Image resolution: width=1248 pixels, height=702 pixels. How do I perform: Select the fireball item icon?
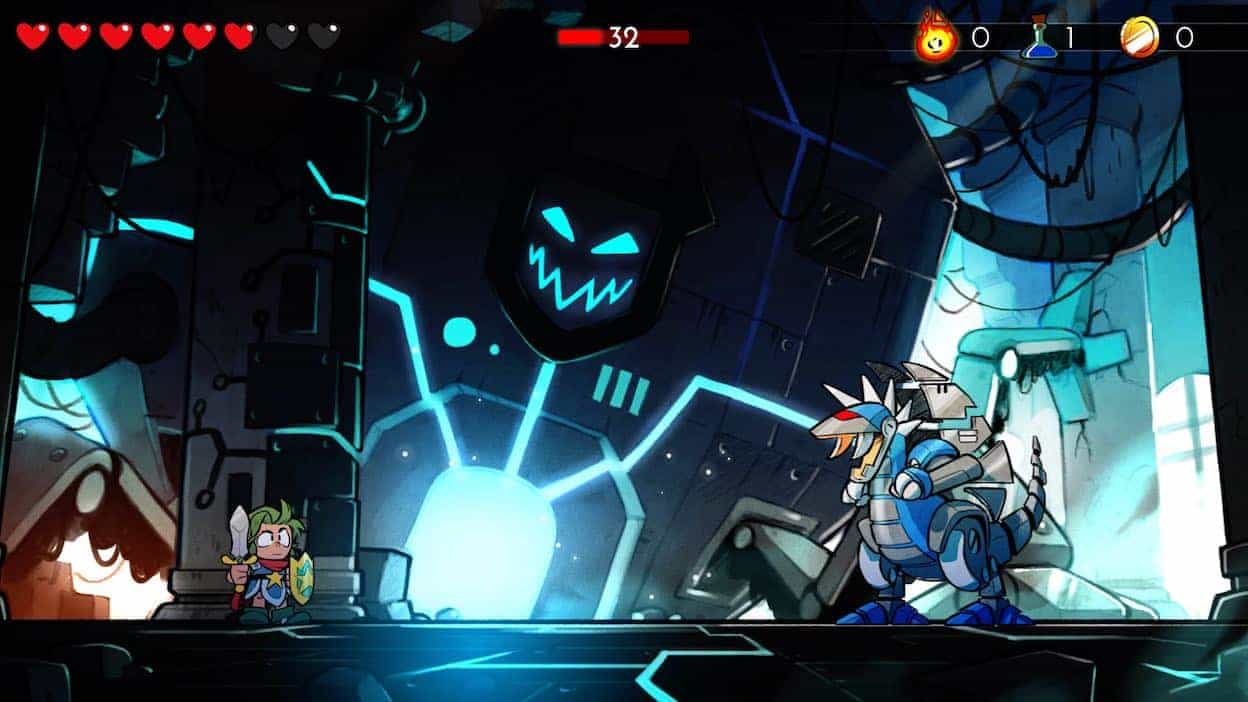click(x=937, y=38)
